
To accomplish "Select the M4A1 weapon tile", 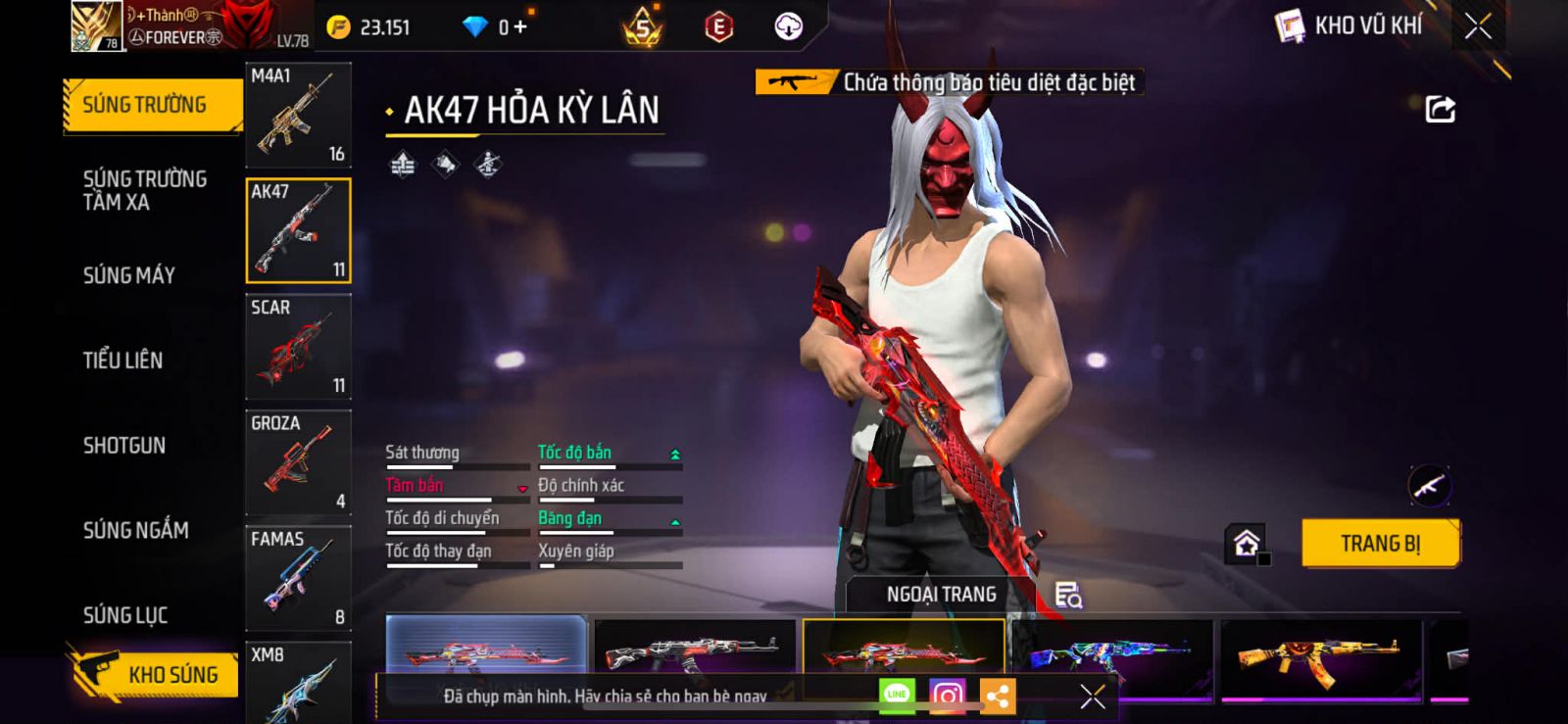I will coord(298,116).
